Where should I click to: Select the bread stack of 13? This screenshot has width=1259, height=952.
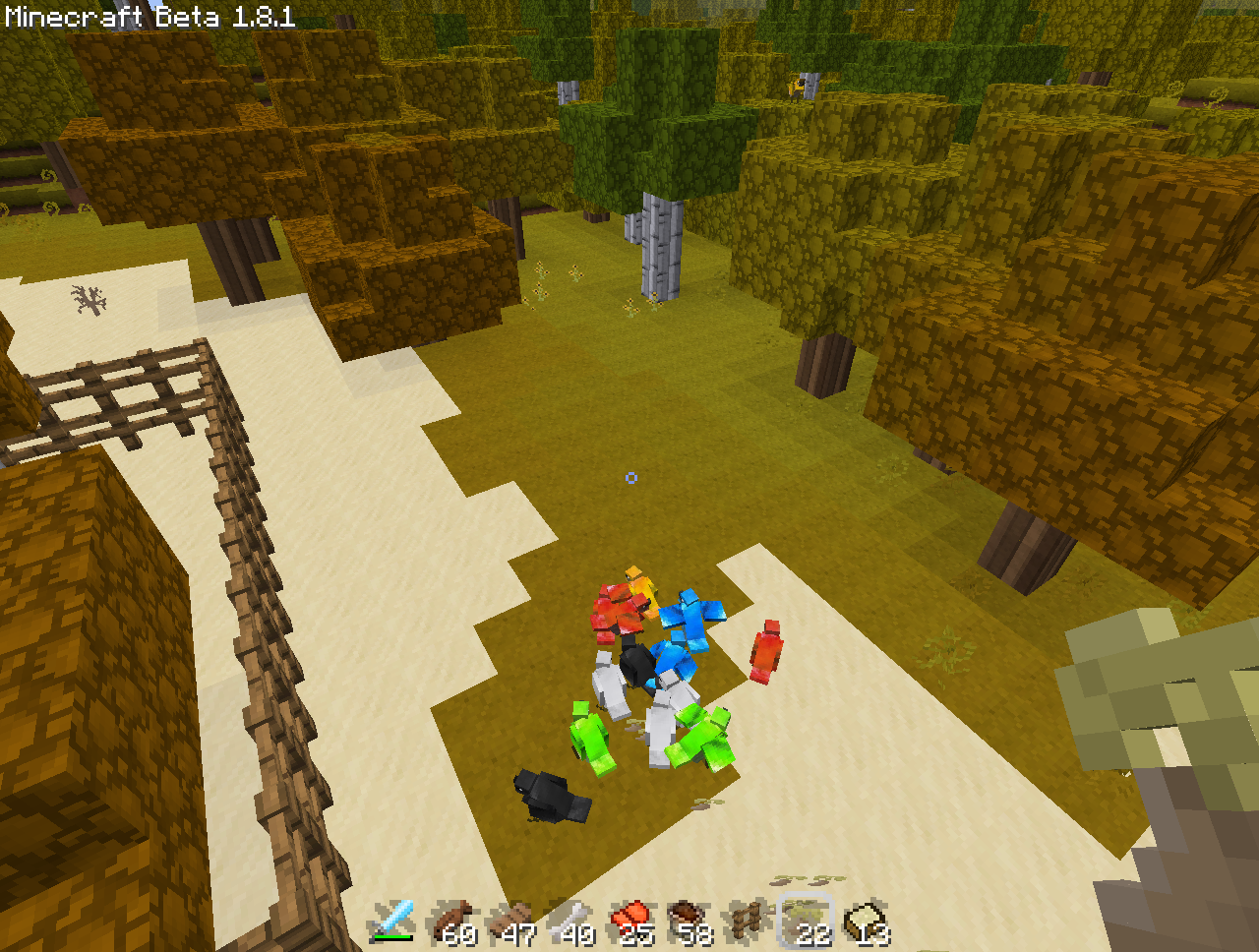[x=866, y=922]
